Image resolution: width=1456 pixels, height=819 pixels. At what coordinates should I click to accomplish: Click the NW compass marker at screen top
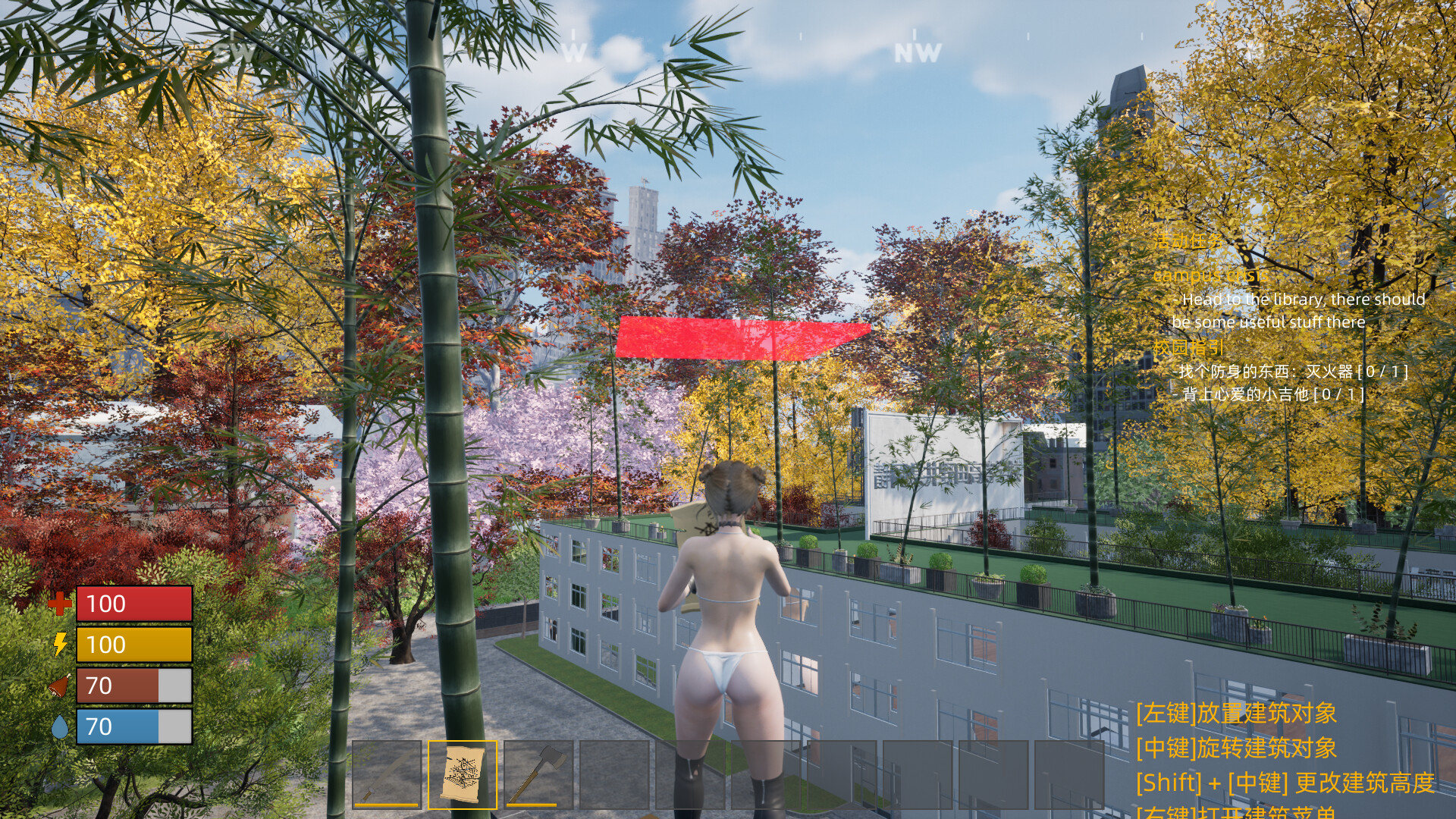(918, 52)
